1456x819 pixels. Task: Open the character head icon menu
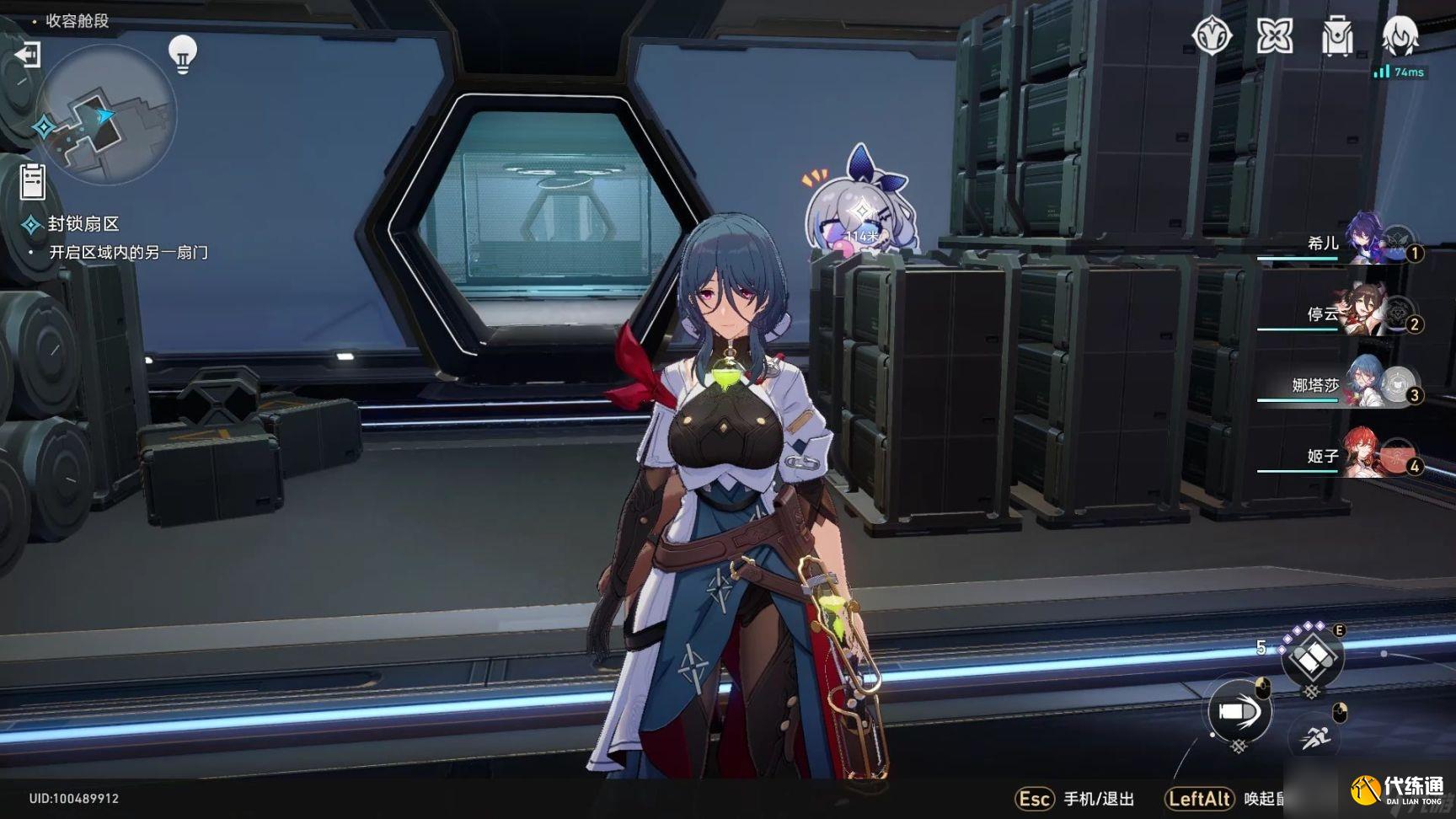1400,36
